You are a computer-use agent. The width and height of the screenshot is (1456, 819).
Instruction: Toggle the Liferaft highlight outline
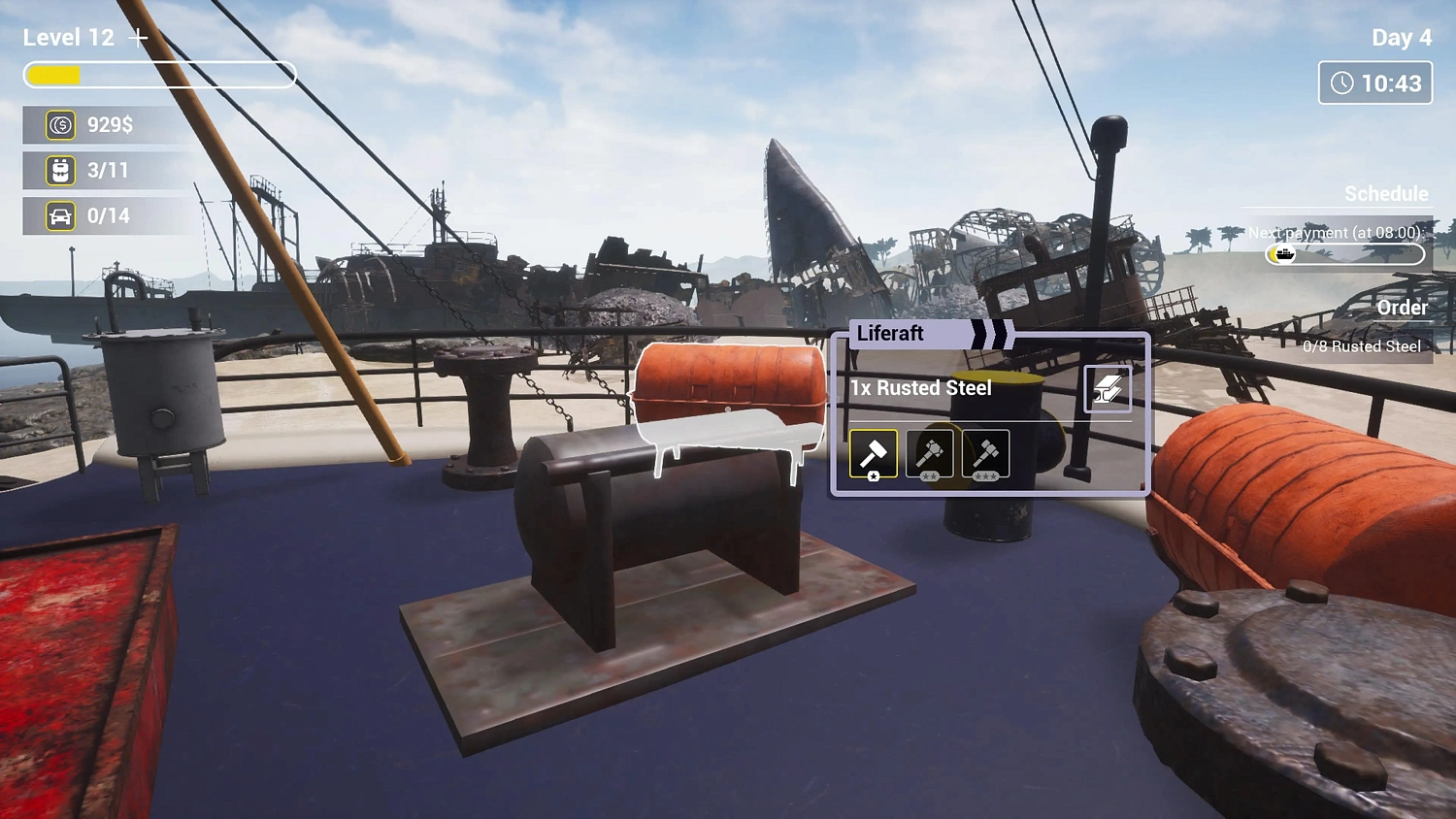pos(728,412)
